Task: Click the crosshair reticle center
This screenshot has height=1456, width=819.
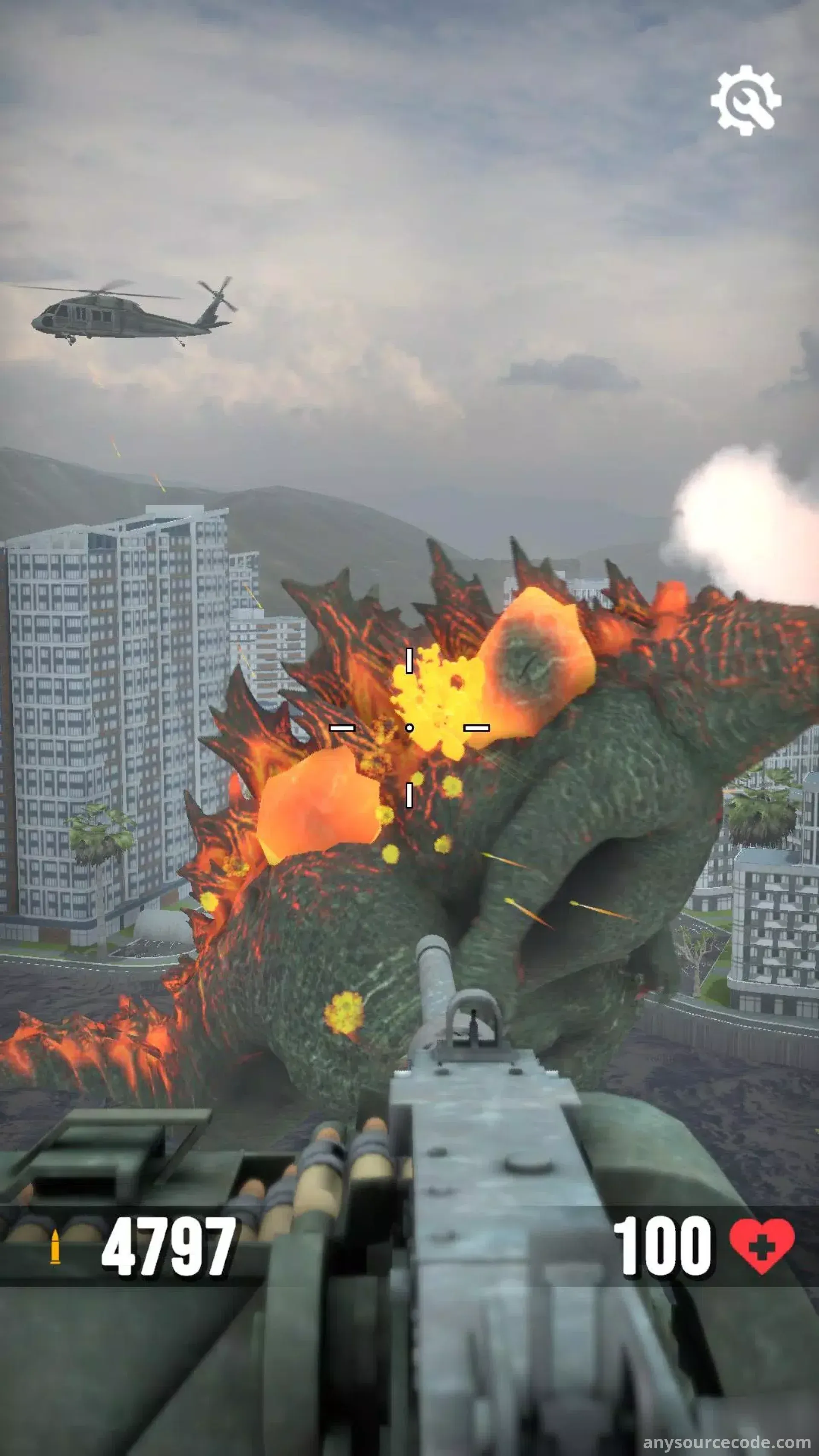Action: pos(410,727)
